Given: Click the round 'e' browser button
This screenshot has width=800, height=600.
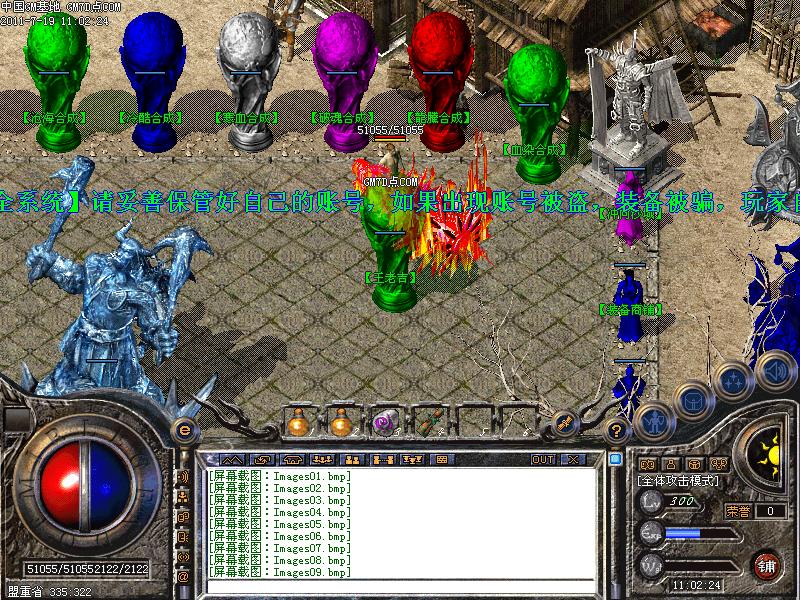Looking at the screenshot, I should click(x=183, y=430).
